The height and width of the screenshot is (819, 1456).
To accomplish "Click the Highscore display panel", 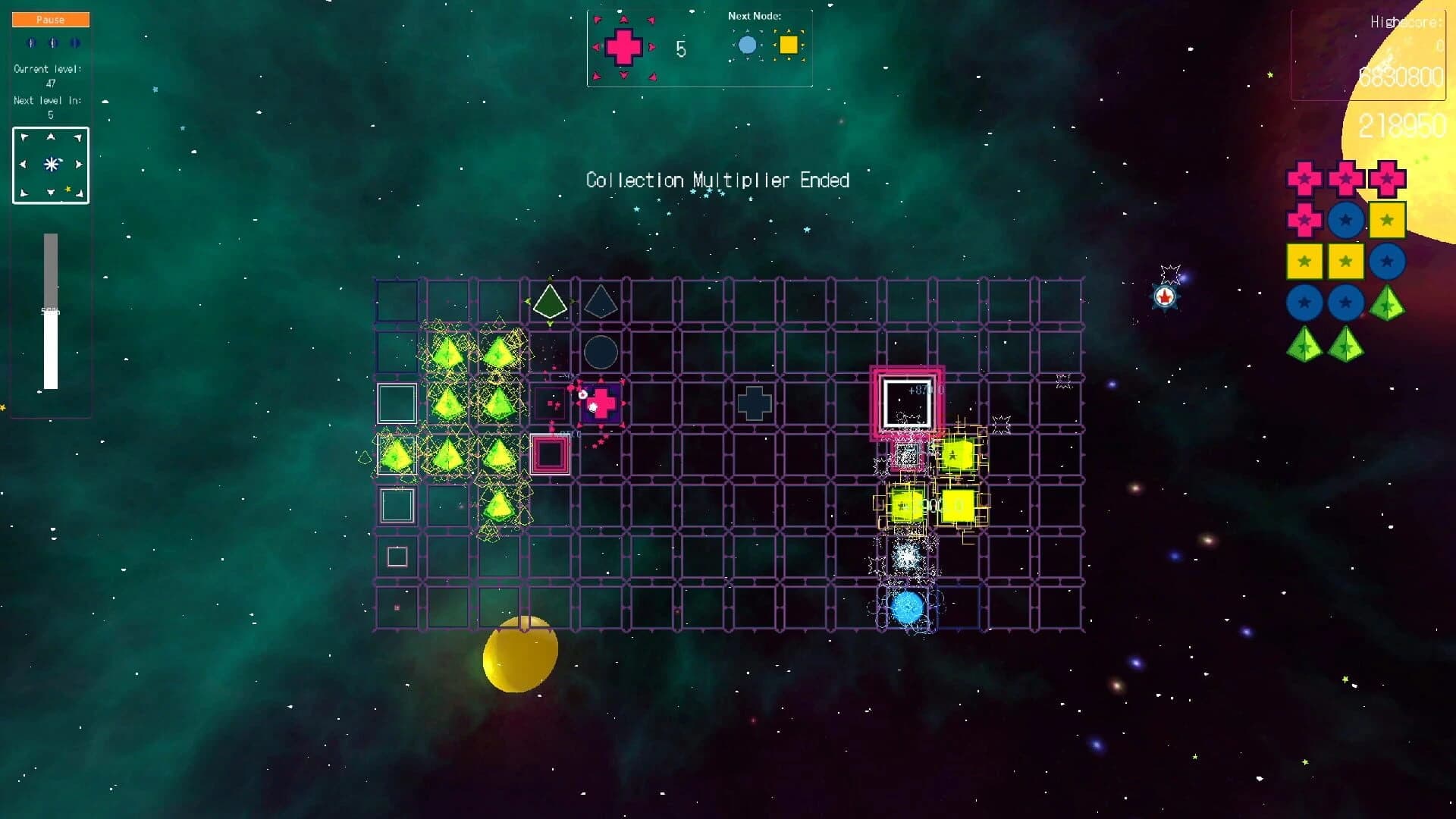I will 1369,53.
